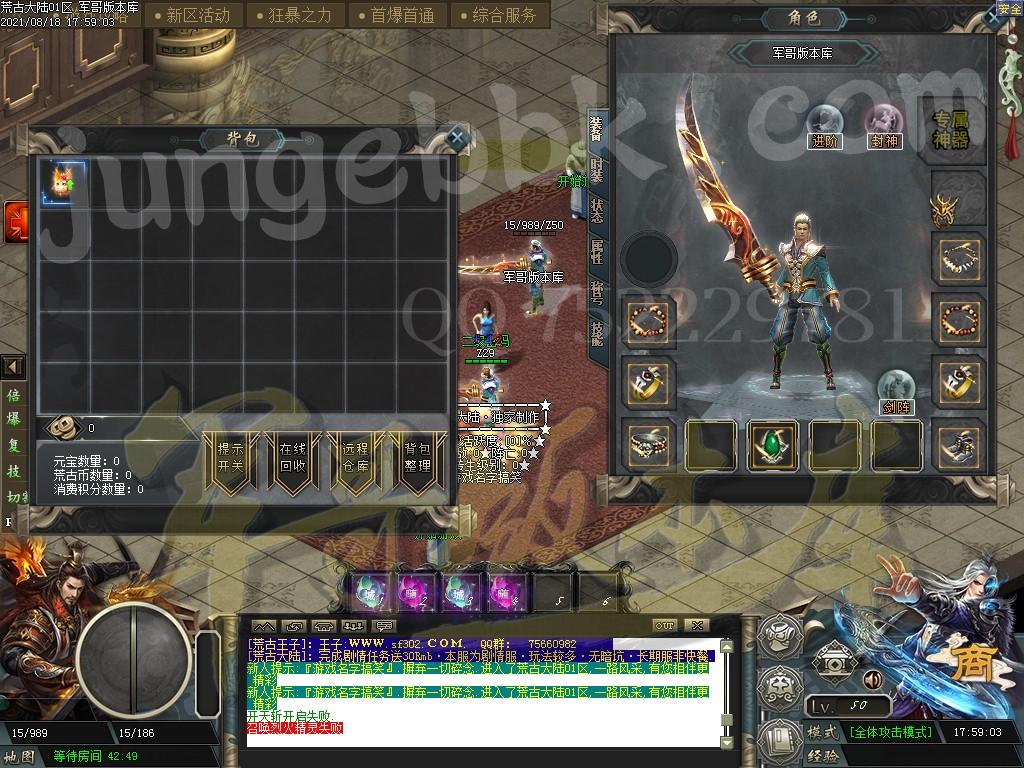Open the 首爆首通 top menu
Viewport: 1024px width, 768px height.
pyautogui.click(x=401, y=15)
